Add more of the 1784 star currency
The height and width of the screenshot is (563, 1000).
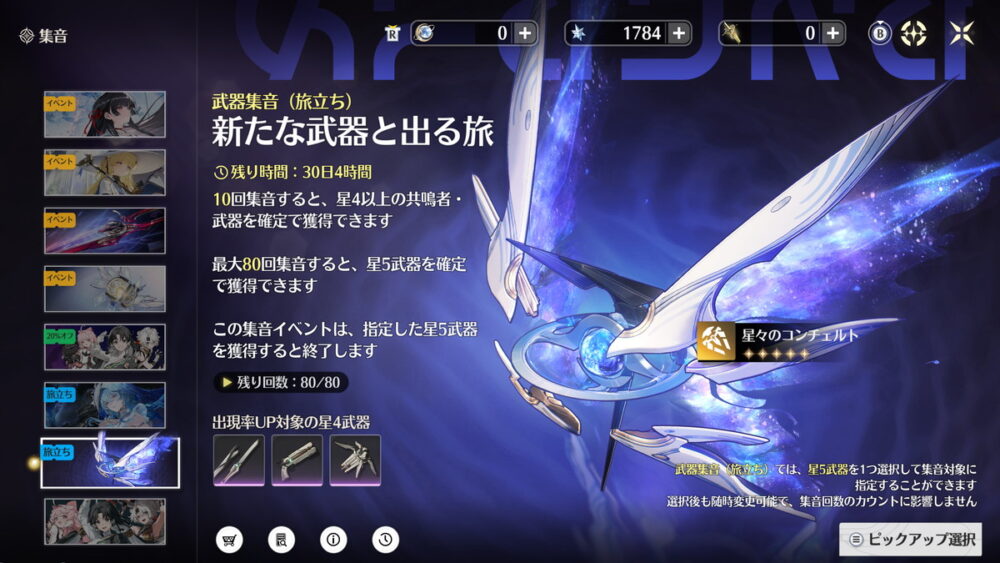(x=679, y=33)
